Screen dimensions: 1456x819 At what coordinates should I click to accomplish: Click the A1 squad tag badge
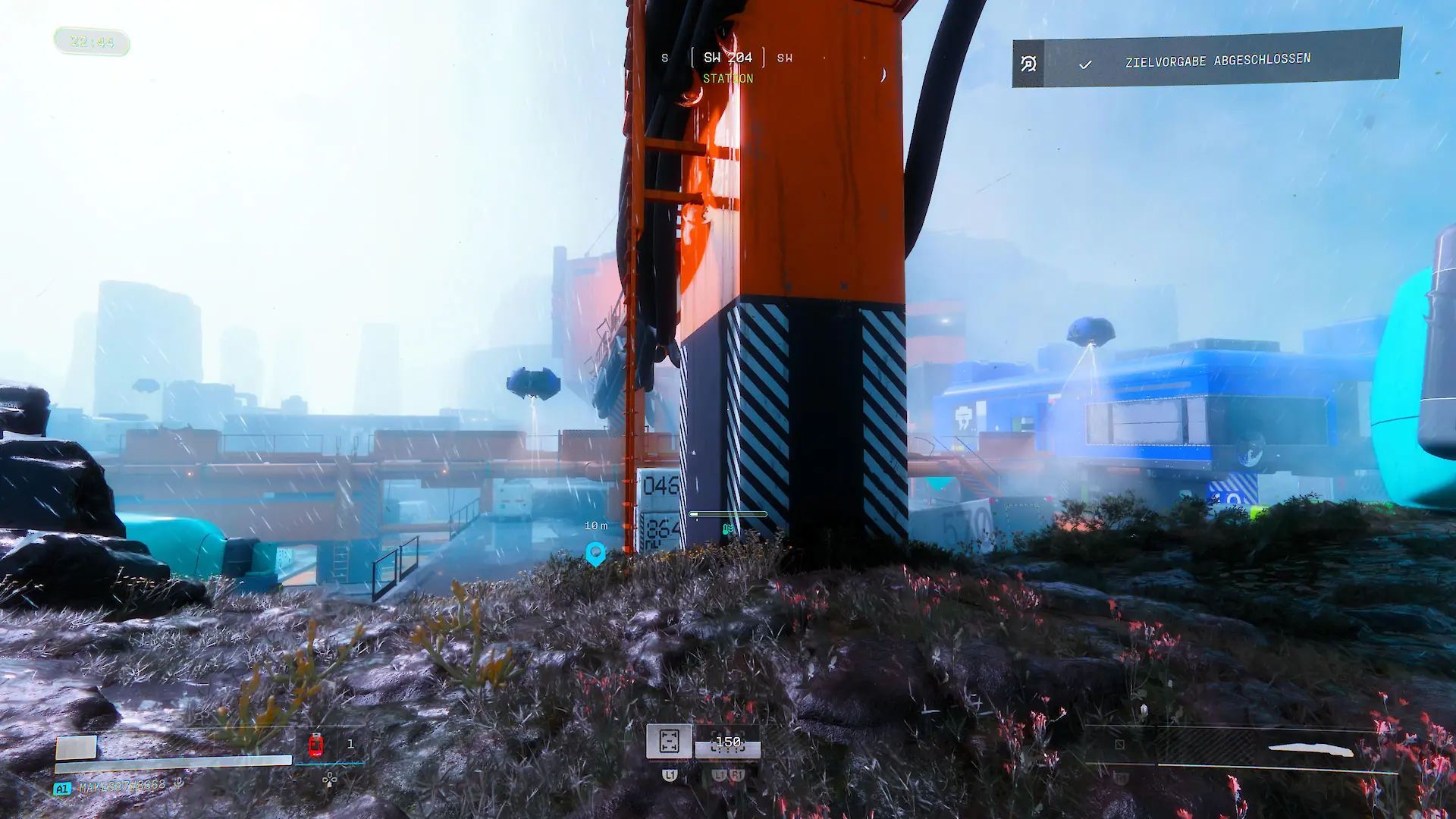click(x=62, y=789)
